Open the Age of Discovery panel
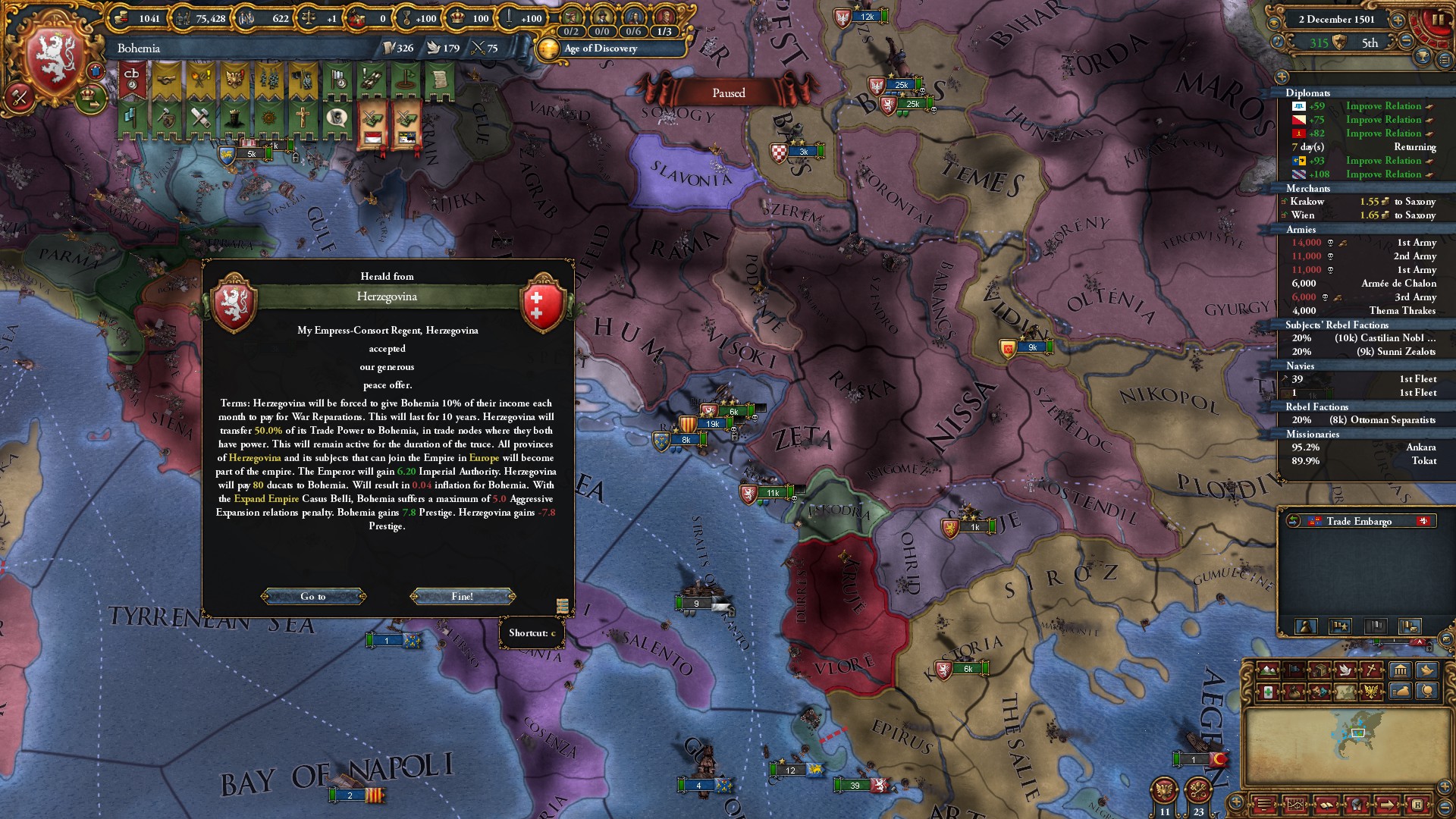 [x=601, y=49]
